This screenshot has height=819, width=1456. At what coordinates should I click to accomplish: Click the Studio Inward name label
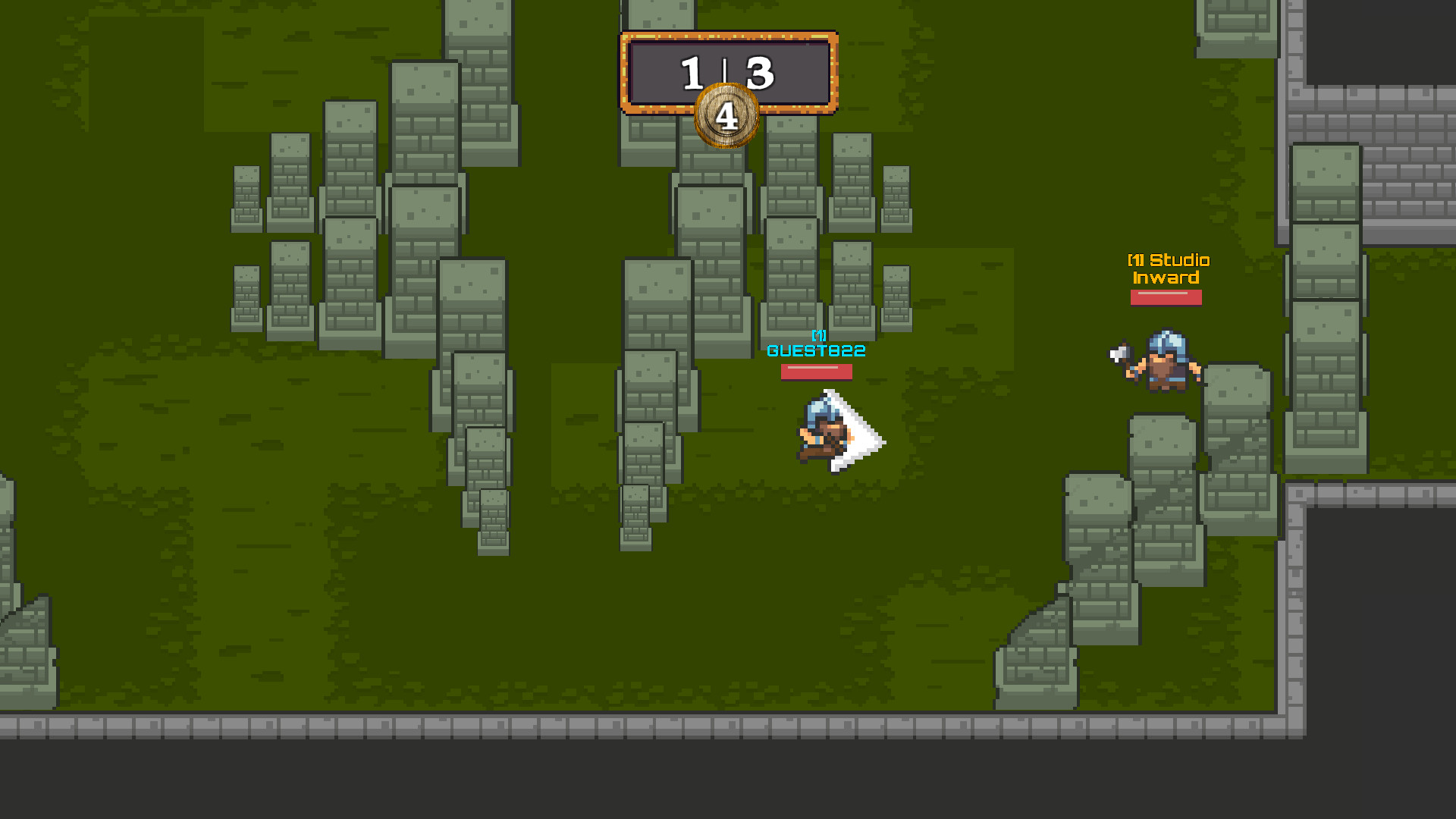tap(1168, 269)
